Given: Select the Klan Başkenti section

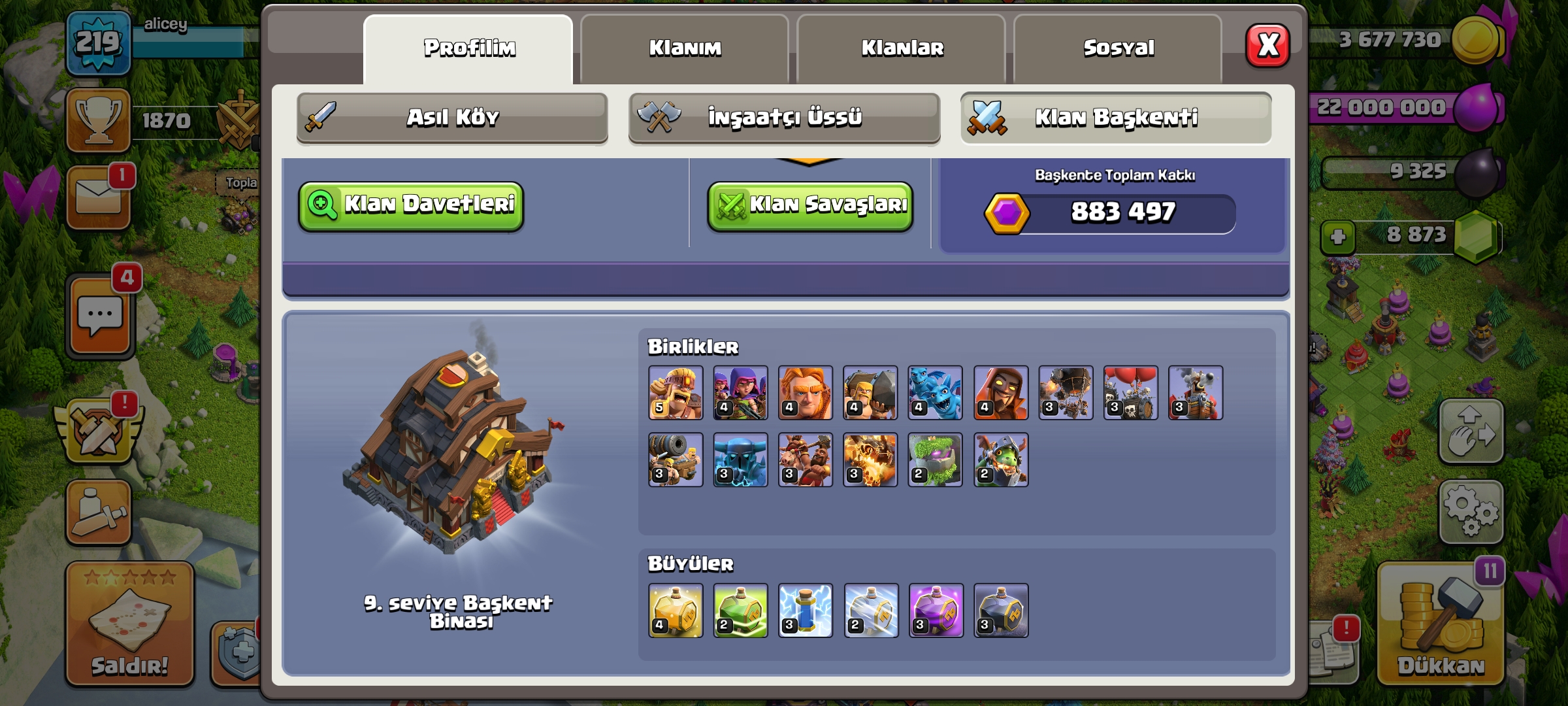Looking at the screenshot, I should [1116, 118].
